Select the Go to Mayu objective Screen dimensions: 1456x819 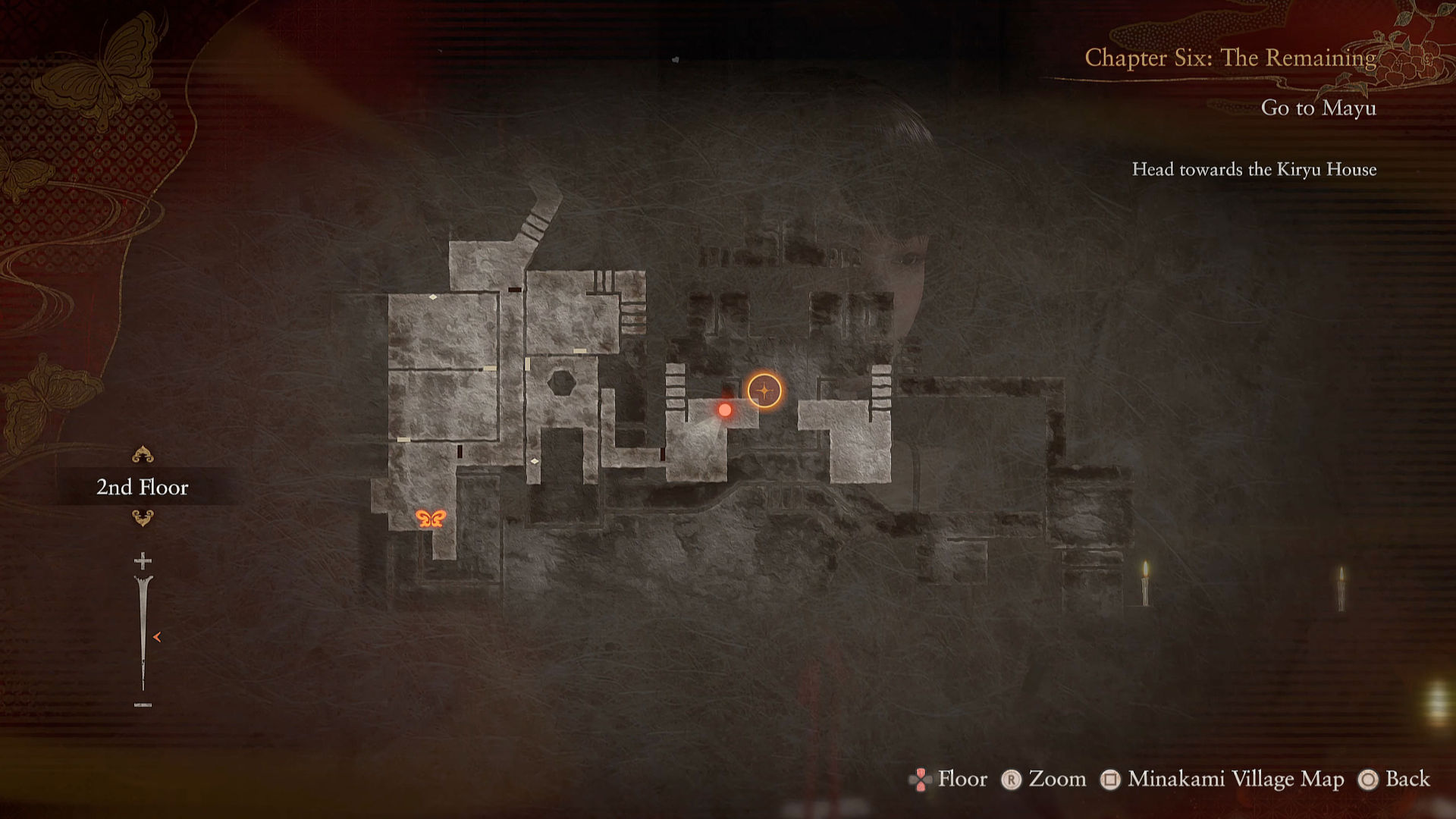point(1318,108)
